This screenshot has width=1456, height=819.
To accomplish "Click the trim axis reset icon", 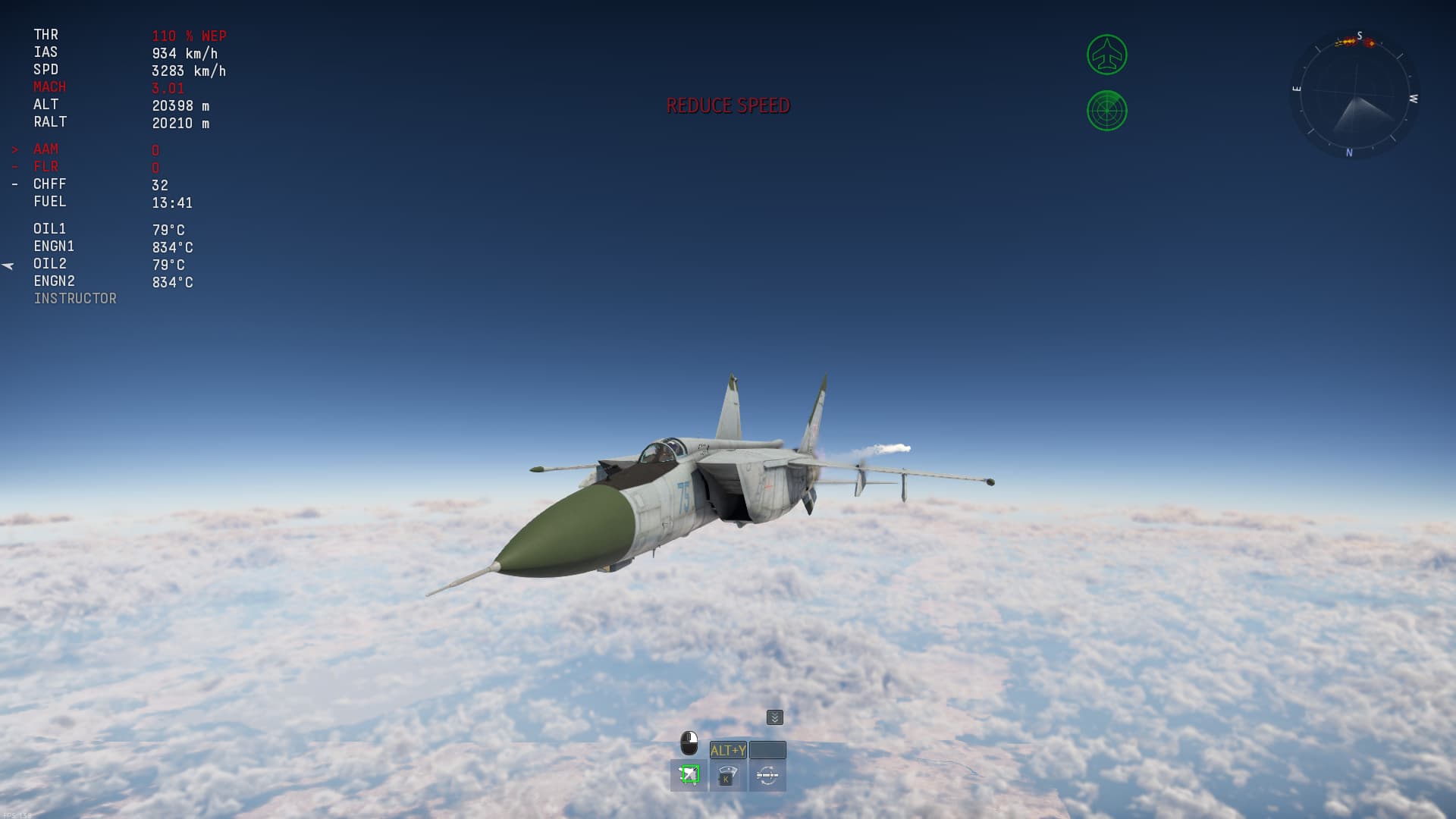I will point(768,774).
